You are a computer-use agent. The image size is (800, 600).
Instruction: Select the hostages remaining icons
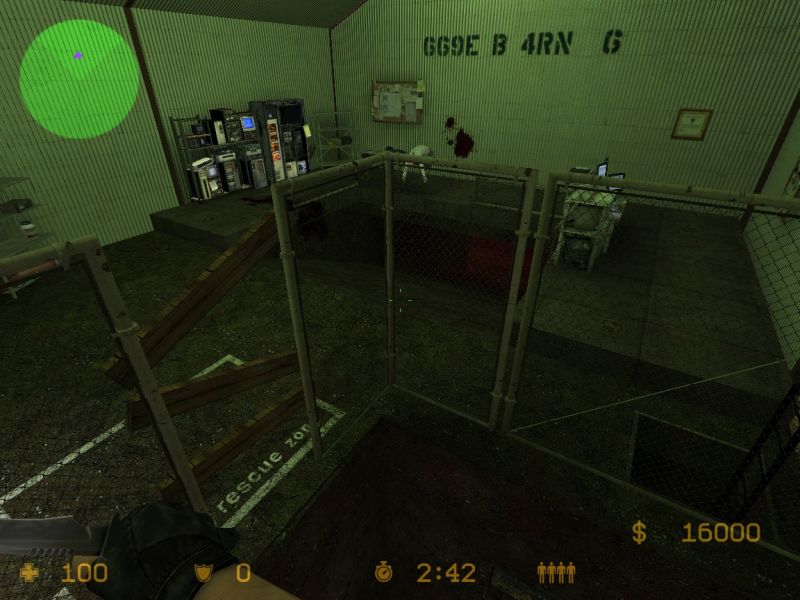pos(556,573)
